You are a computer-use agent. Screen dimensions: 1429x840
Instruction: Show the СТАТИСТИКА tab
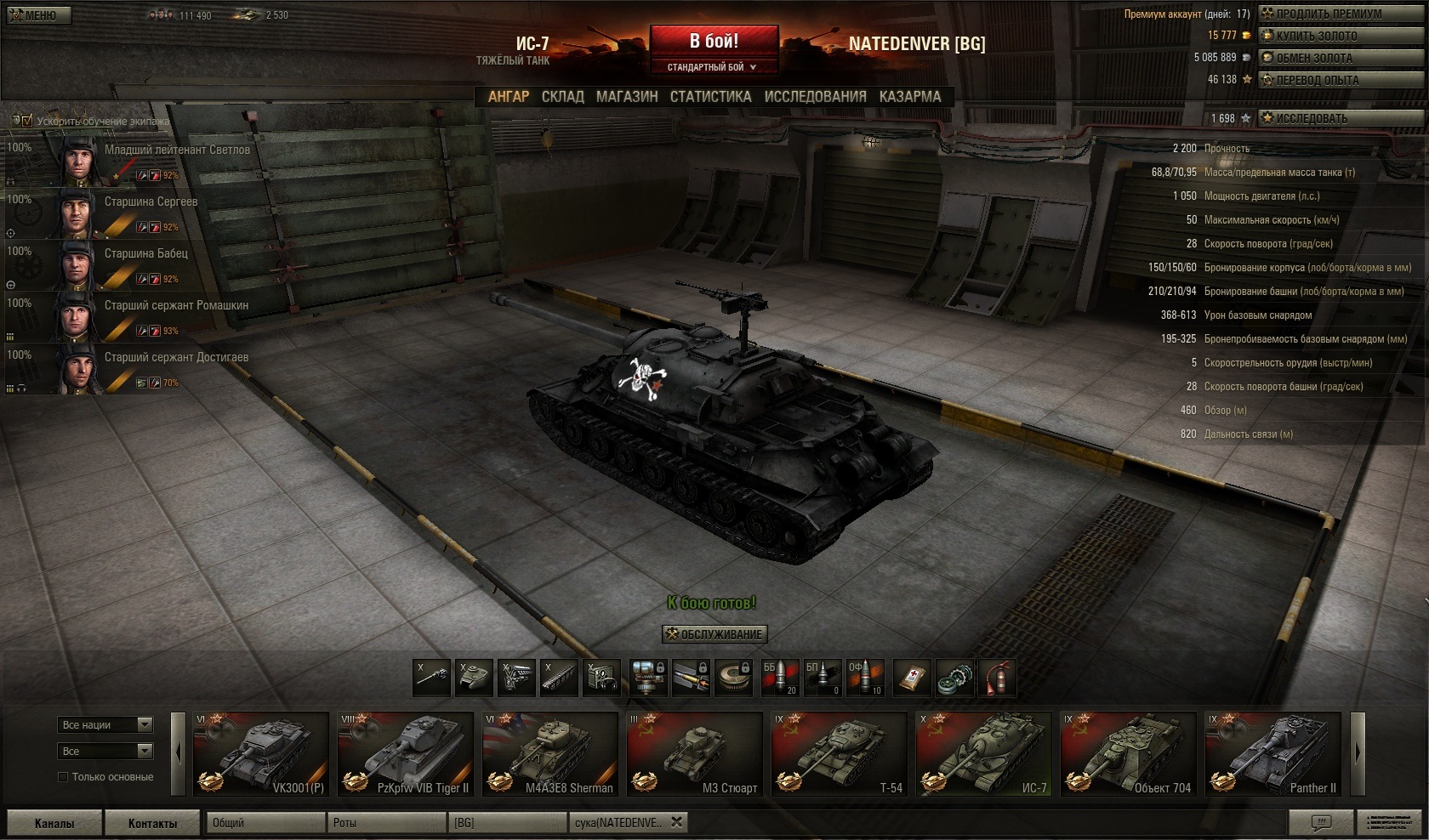coord(710,97)
